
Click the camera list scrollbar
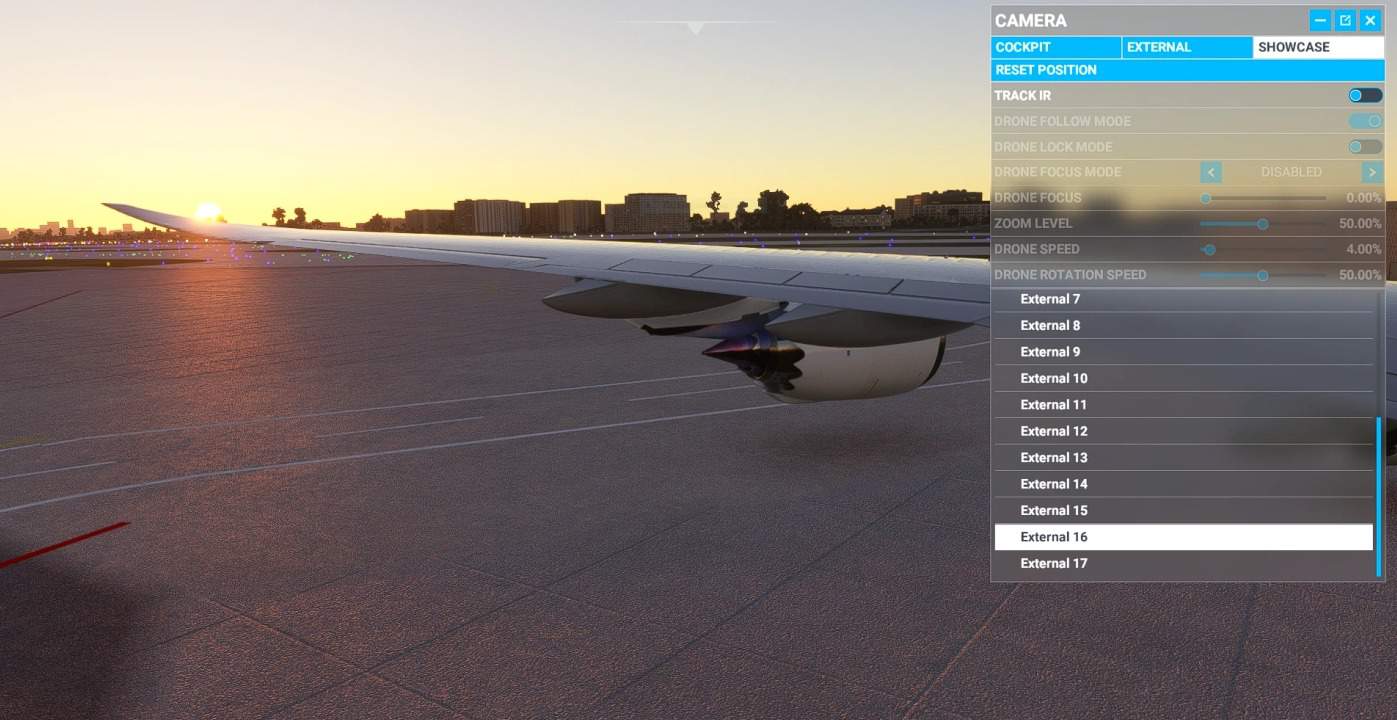click(x=1379, y=496)
